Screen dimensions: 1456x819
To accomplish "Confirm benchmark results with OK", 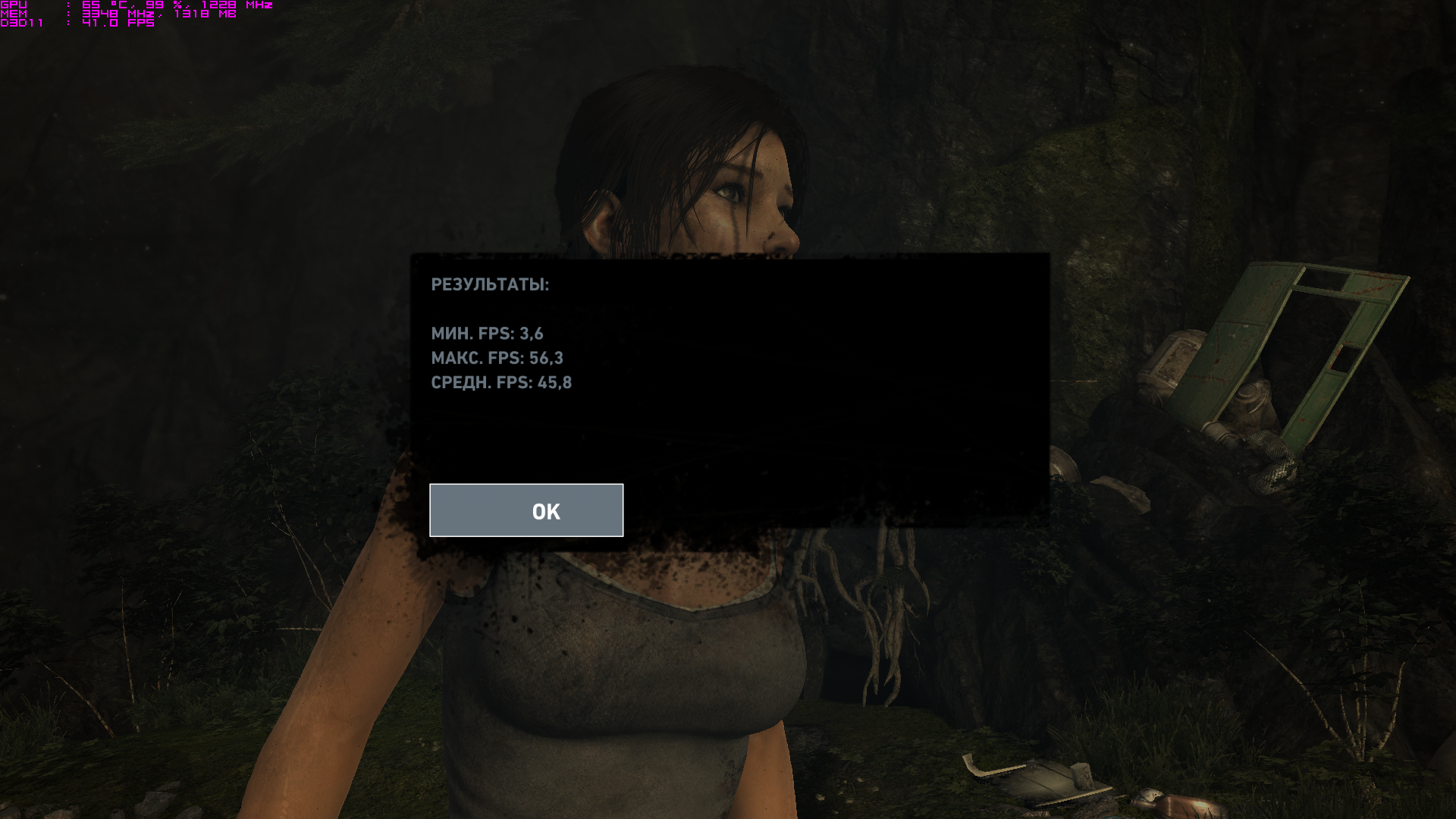I will point(526,510).
